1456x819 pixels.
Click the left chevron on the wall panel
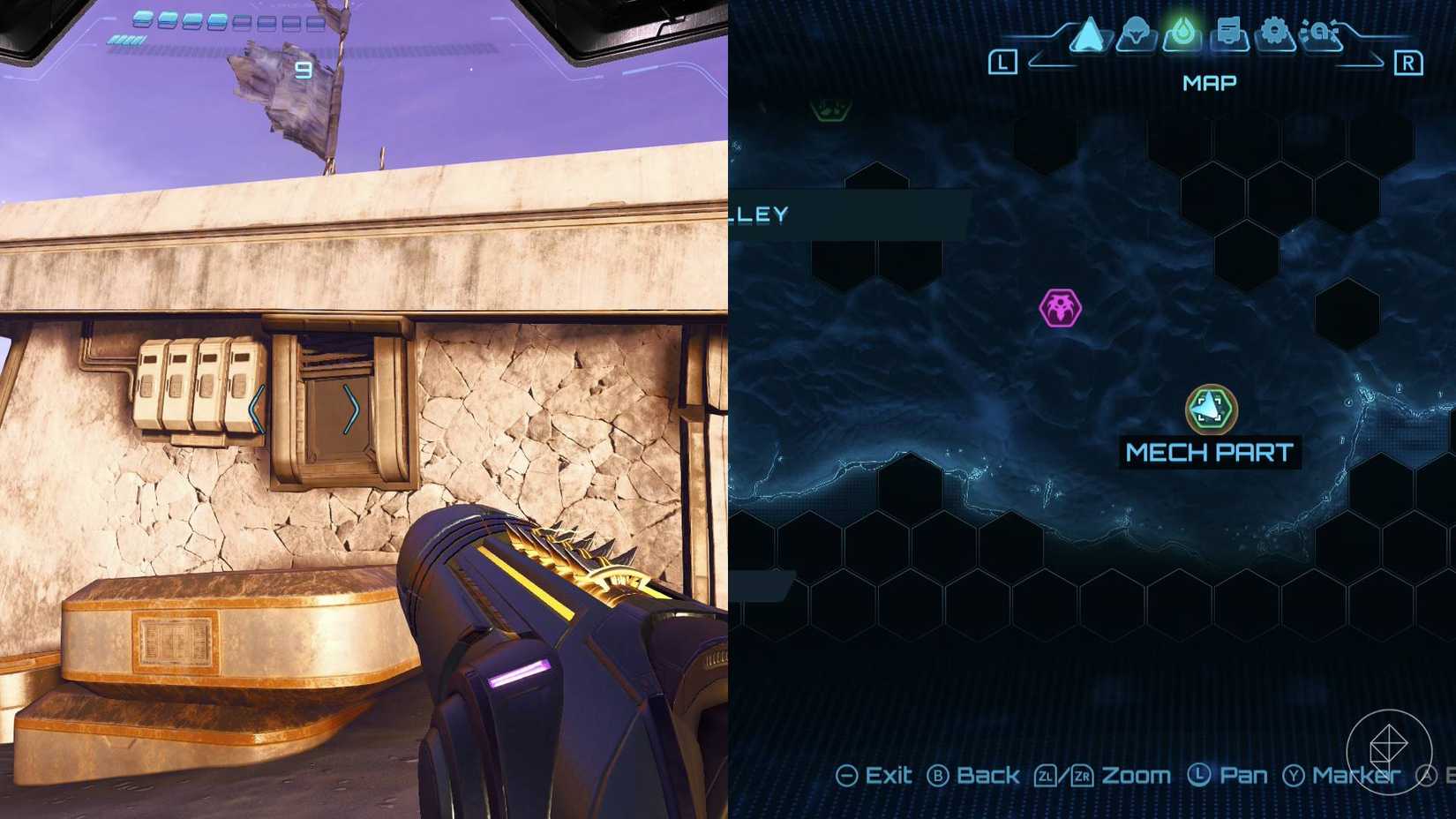click(256, 408)
